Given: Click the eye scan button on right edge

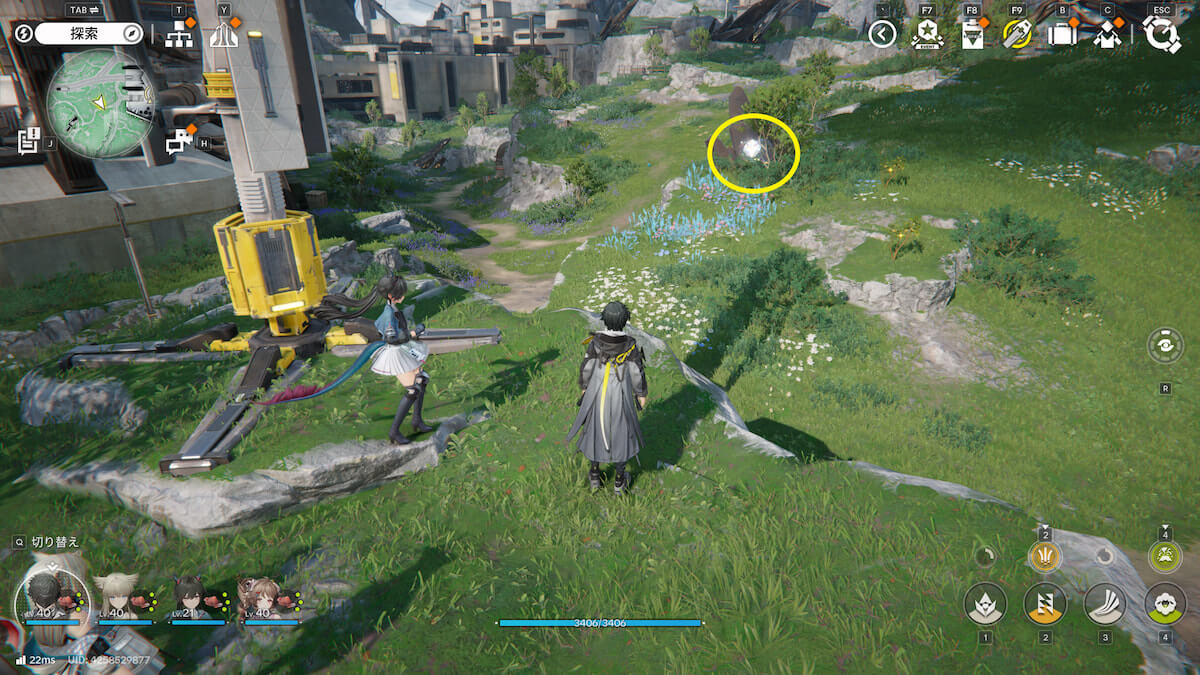Looking at the screenshot, I should 1166,347.
